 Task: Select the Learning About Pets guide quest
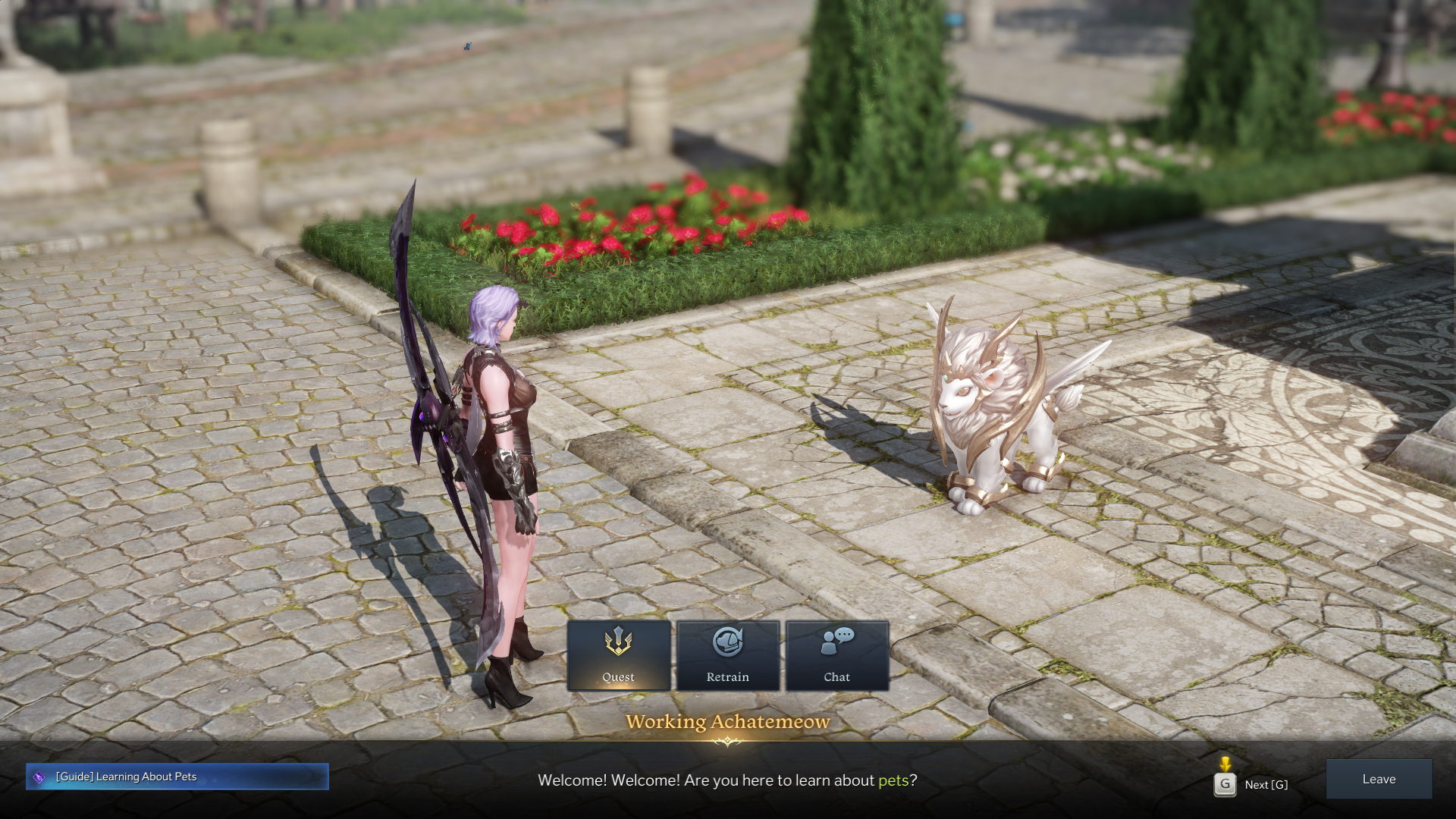pos(177,777)
